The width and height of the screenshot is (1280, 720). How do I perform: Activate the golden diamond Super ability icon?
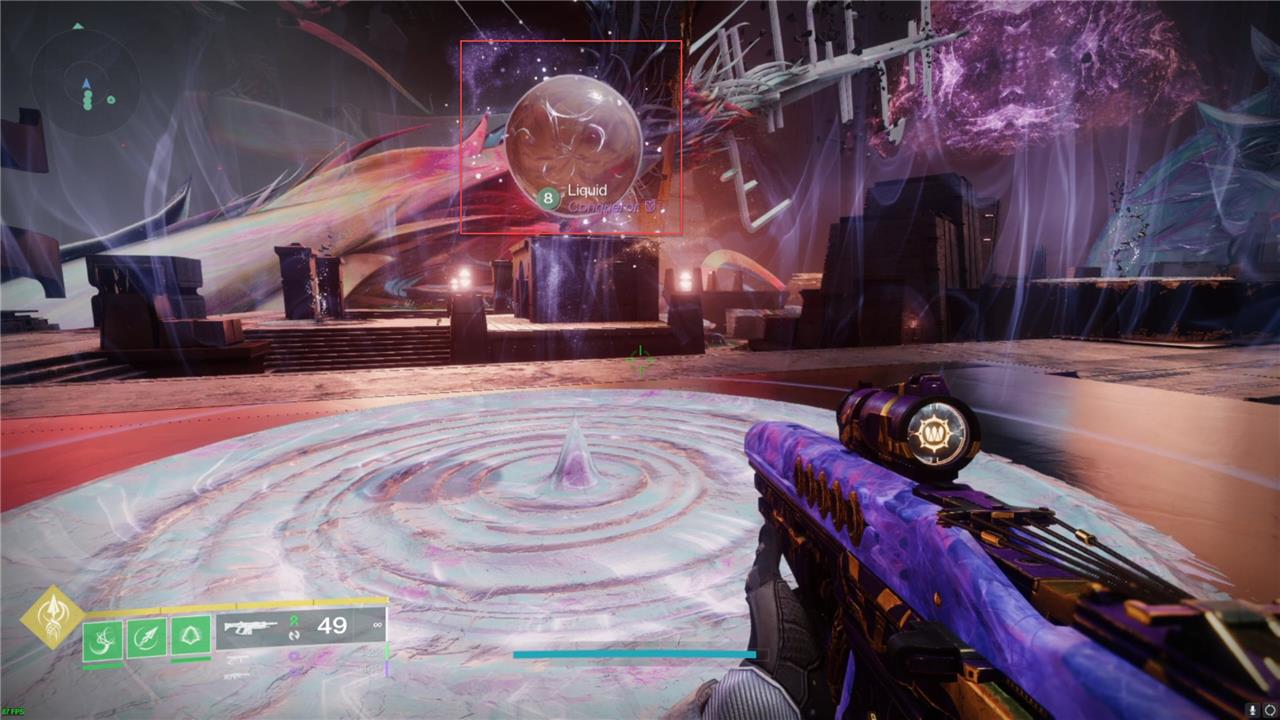click(x=52, y=617)
